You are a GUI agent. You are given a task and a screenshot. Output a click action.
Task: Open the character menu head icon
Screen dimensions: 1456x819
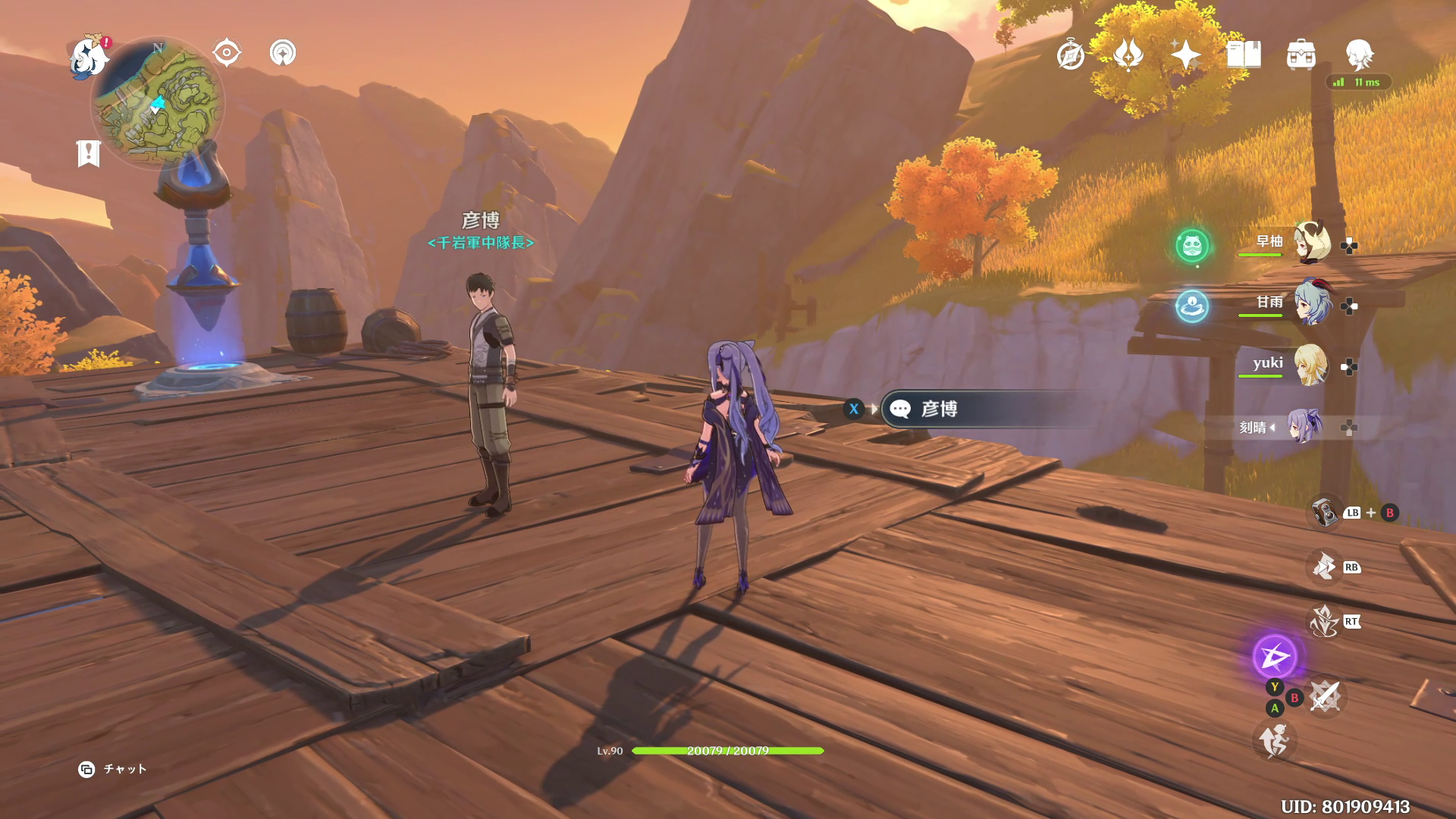(x=1359, y=55)
